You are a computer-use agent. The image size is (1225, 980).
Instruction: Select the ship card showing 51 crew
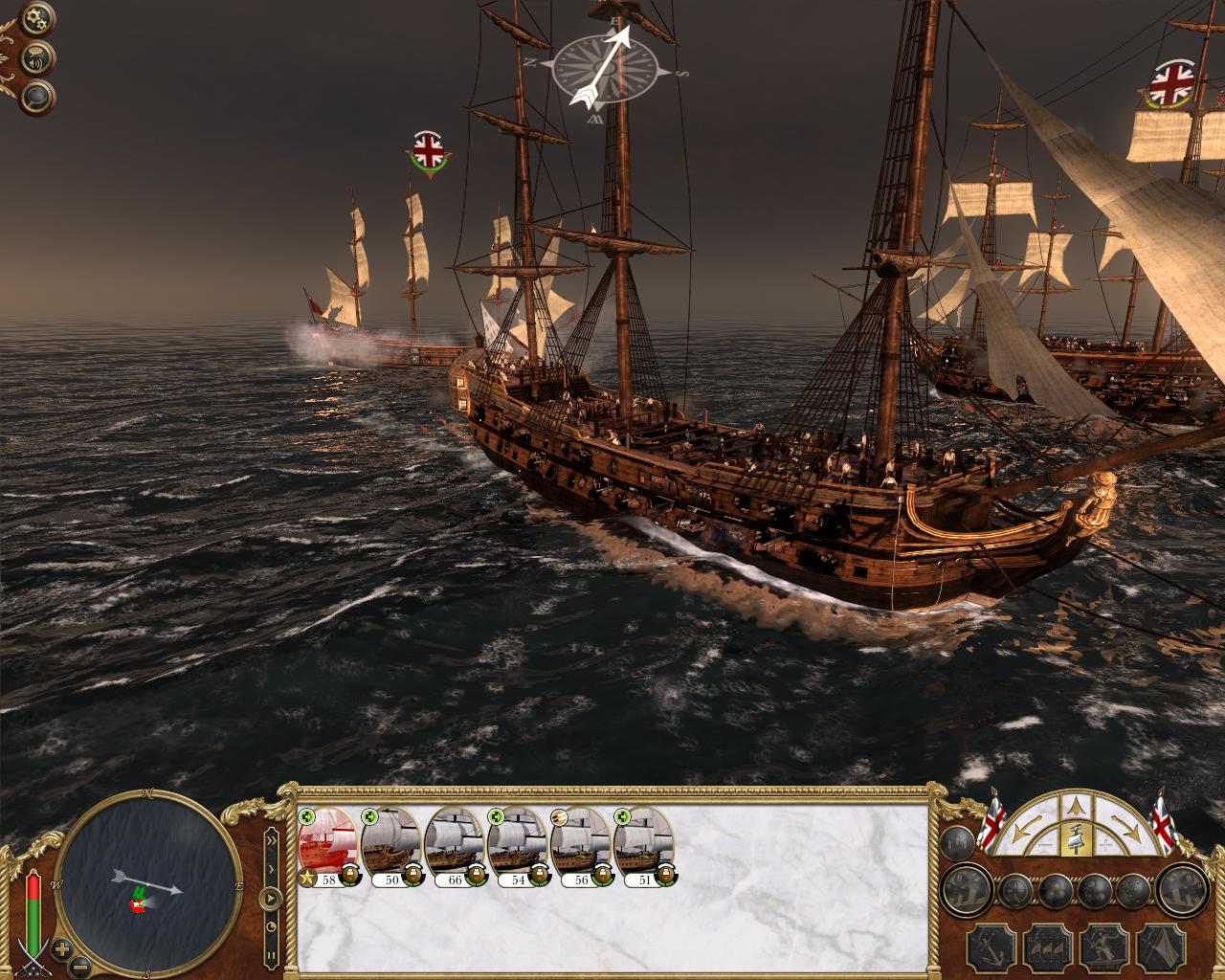(x=644, y=842)
